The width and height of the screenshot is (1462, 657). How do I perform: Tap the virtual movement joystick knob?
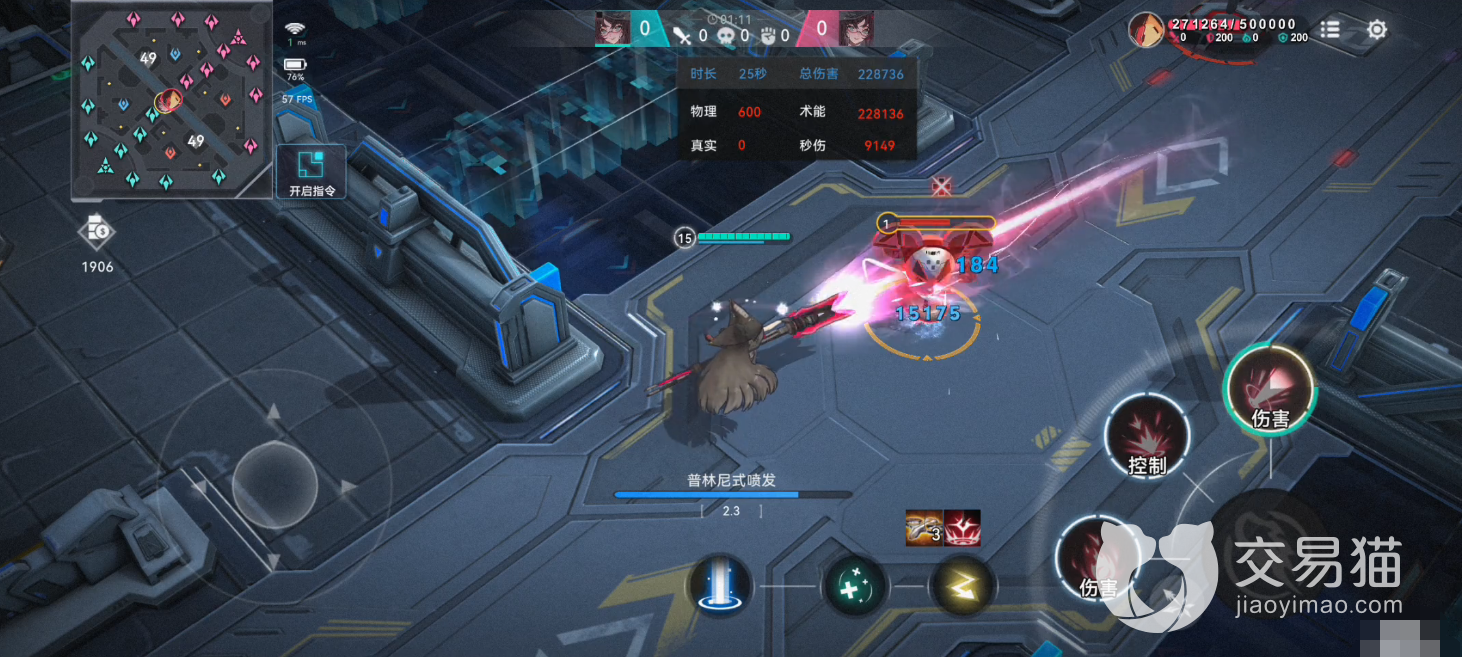[x=275, y=486]
